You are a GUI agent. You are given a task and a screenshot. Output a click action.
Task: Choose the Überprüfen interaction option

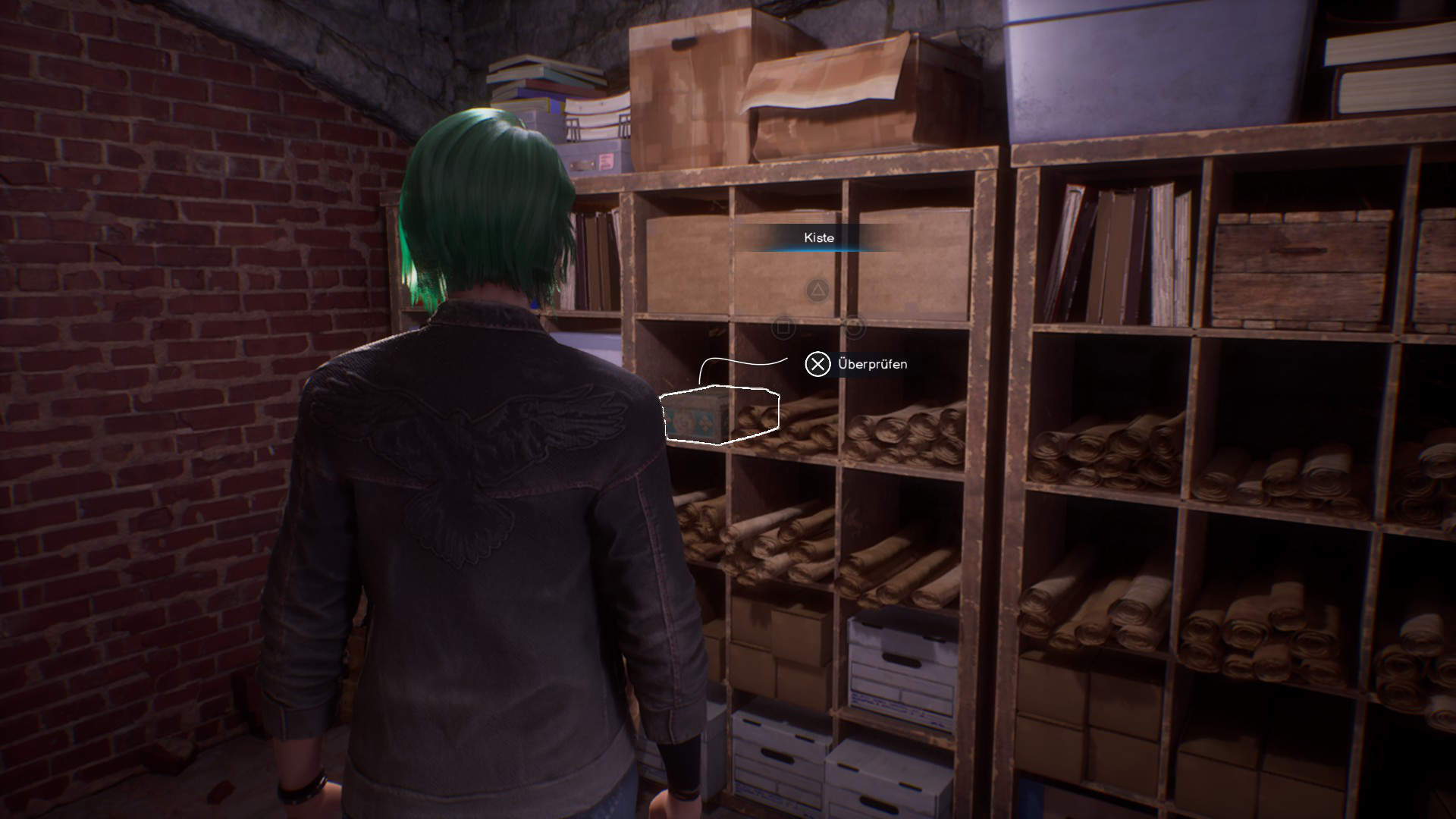pyautogui.click(x=857, y=365)
